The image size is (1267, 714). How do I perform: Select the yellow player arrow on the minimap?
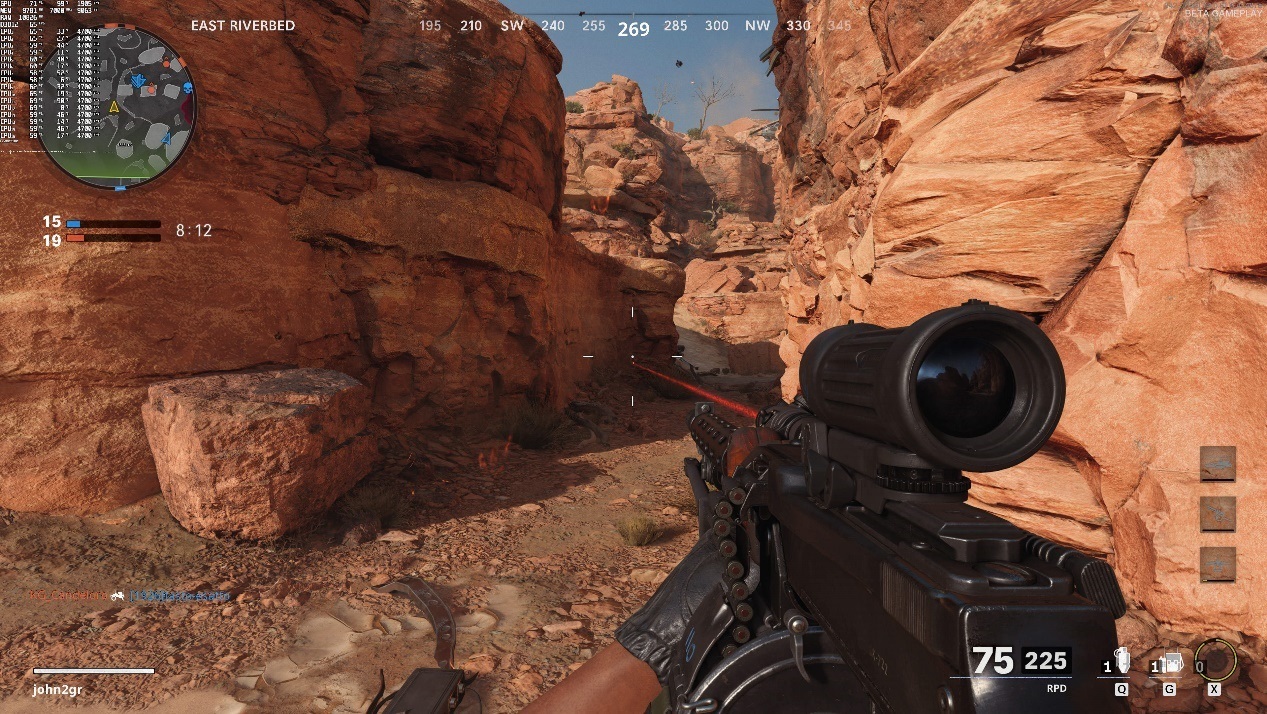tap(114, 106)
